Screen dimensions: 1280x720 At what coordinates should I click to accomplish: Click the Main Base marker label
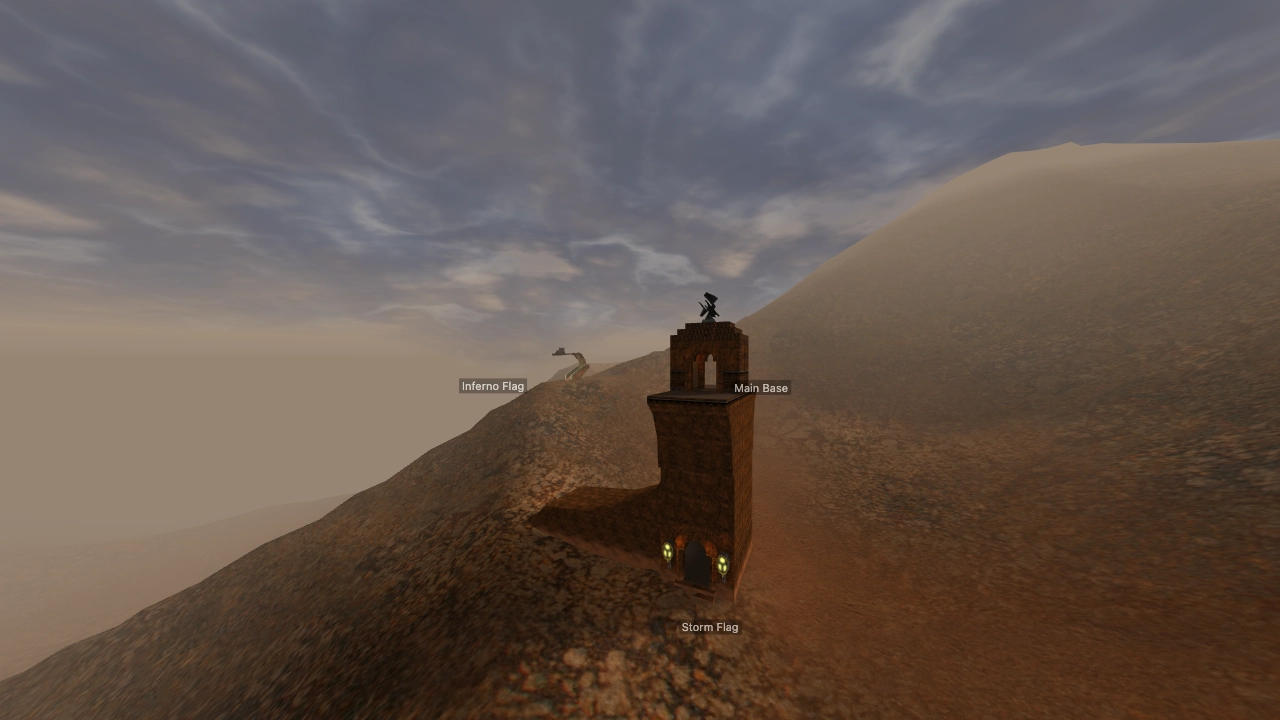761,388
